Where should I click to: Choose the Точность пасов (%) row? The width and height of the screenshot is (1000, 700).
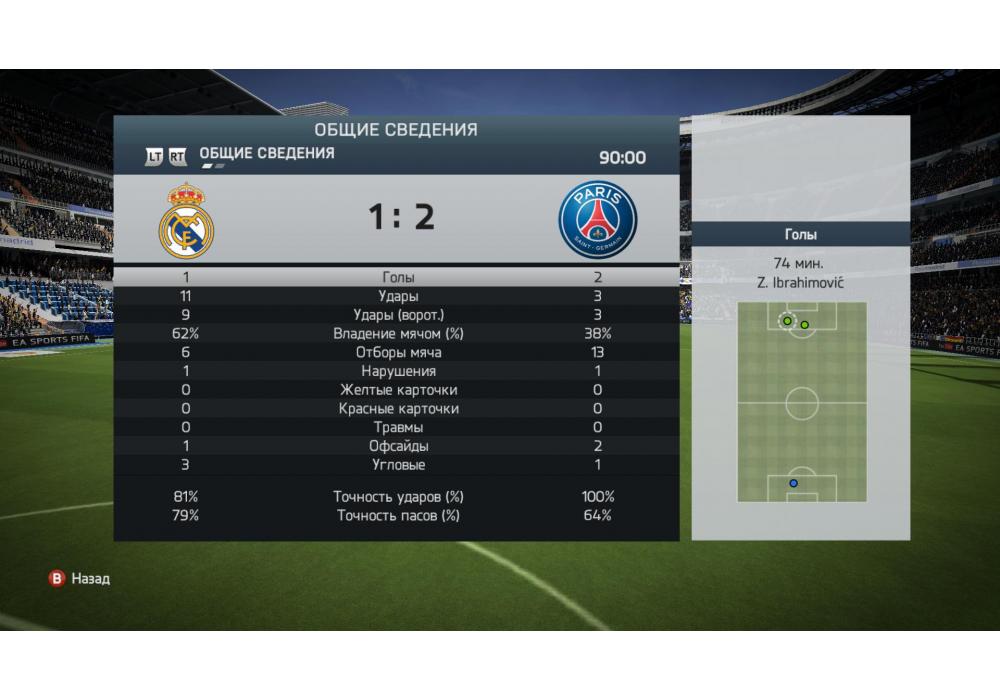(397, 516)
